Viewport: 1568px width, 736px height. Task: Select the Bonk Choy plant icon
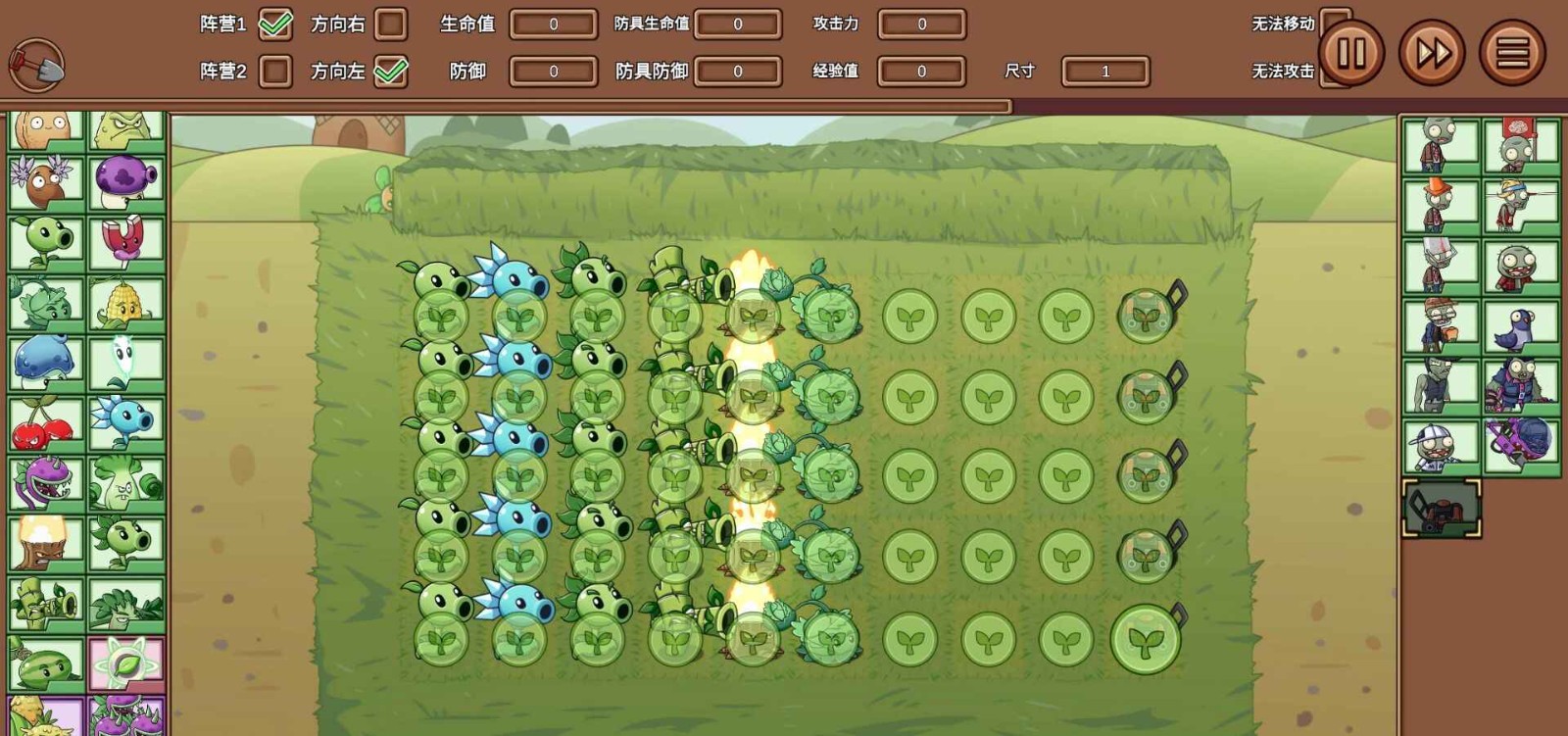click(x=127, y=480)
